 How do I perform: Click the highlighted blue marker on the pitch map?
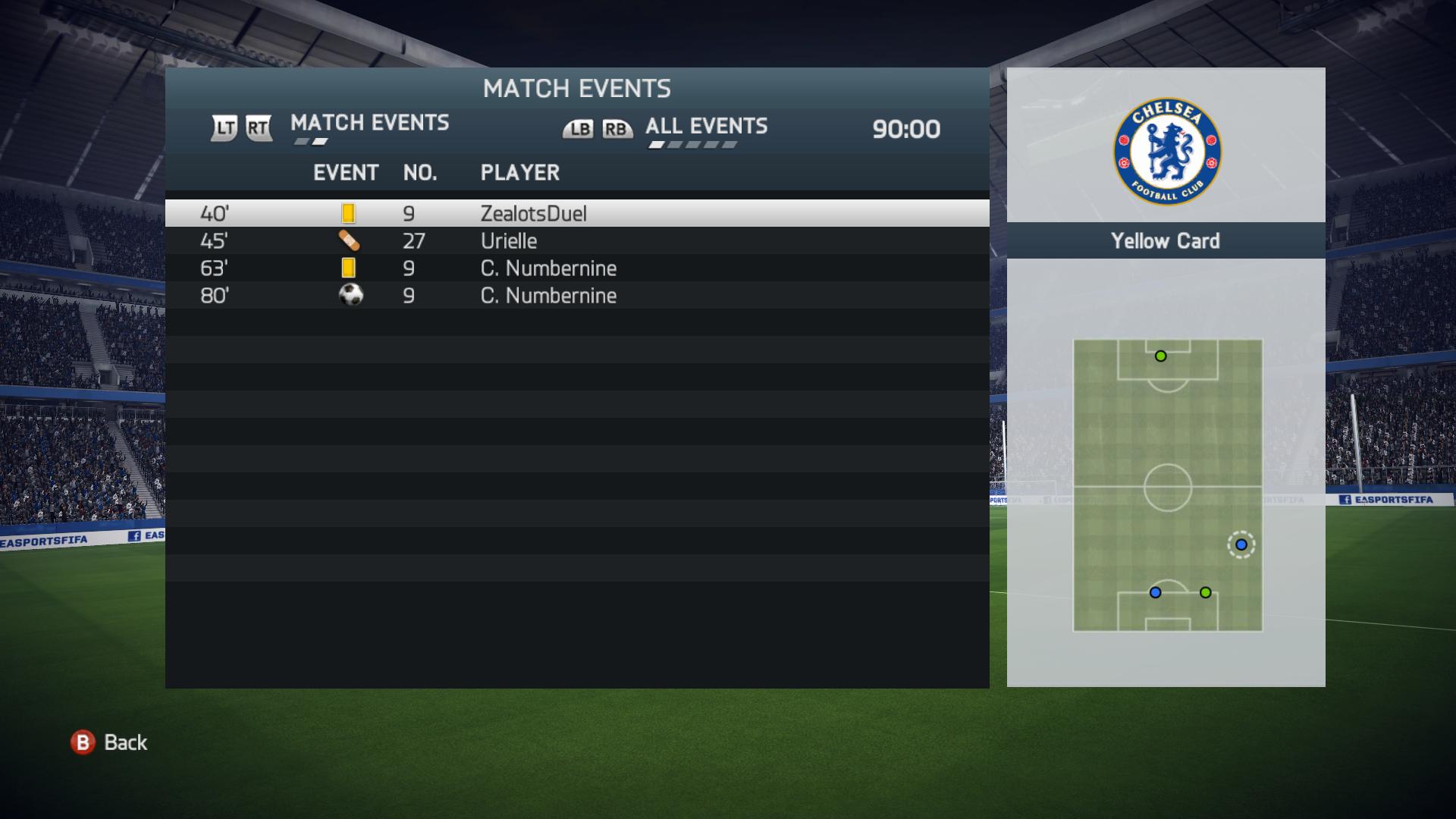1241,544
